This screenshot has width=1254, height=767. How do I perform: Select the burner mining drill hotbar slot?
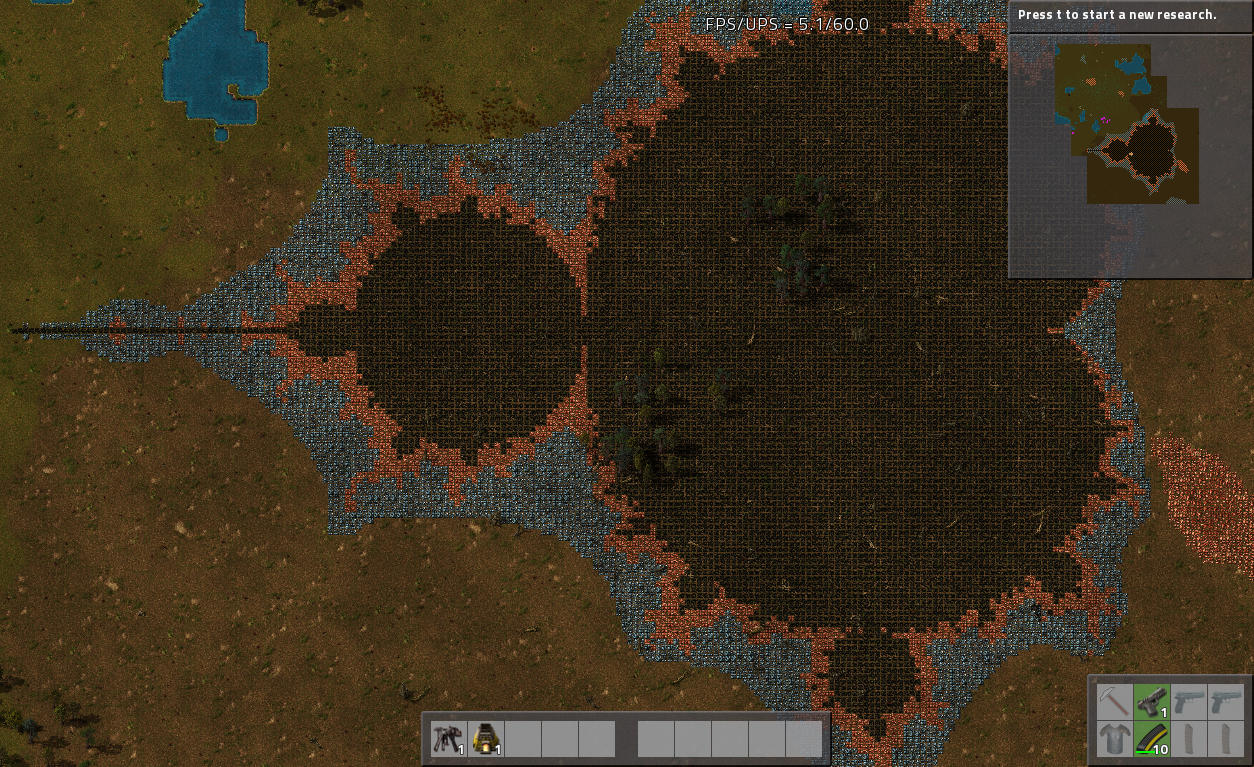pyautogui.click(x=448, y=739)
